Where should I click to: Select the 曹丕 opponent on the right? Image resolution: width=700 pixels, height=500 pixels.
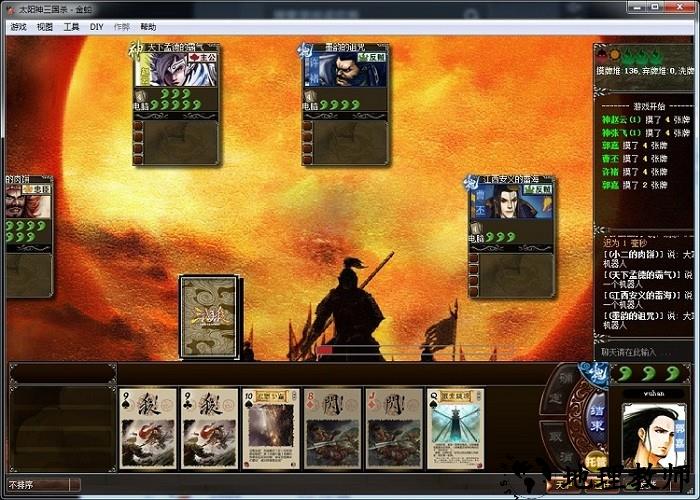(512, 206)
